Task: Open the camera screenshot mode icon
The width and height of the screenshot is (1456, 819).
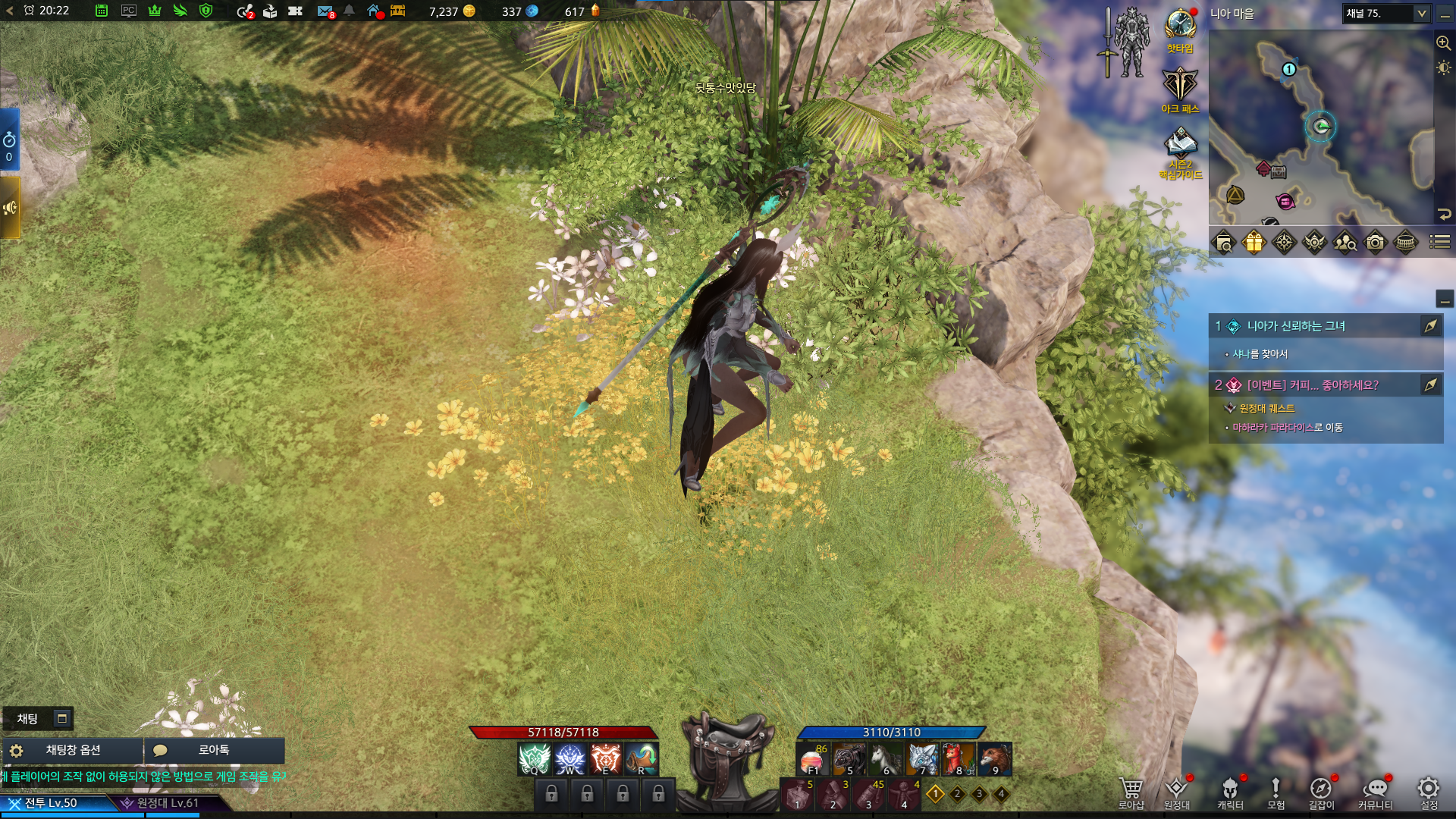Action: (x=1375, y=243)
